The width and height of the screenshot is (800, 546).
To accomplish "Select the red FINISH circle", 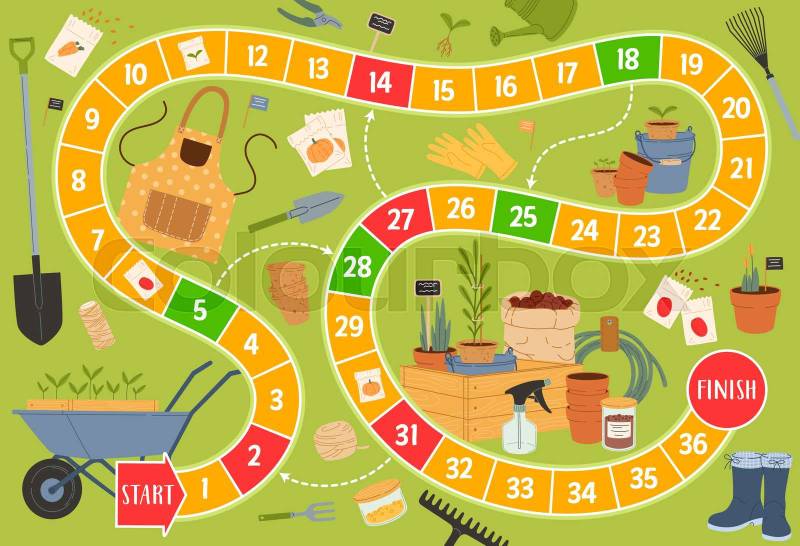I will (727, 389).
